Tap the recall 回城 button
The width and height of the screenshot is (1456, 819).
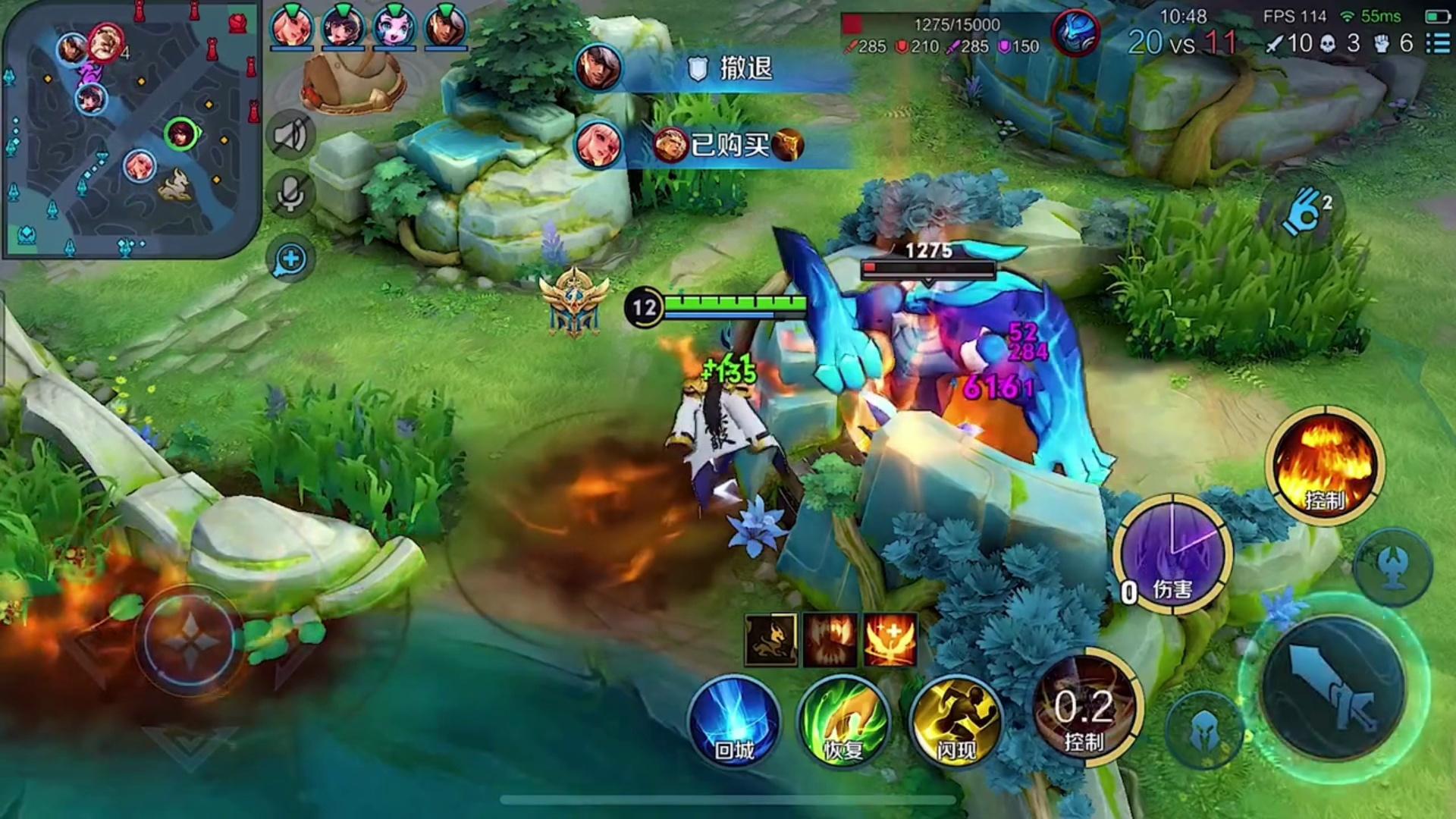click(x=734, y=720)
